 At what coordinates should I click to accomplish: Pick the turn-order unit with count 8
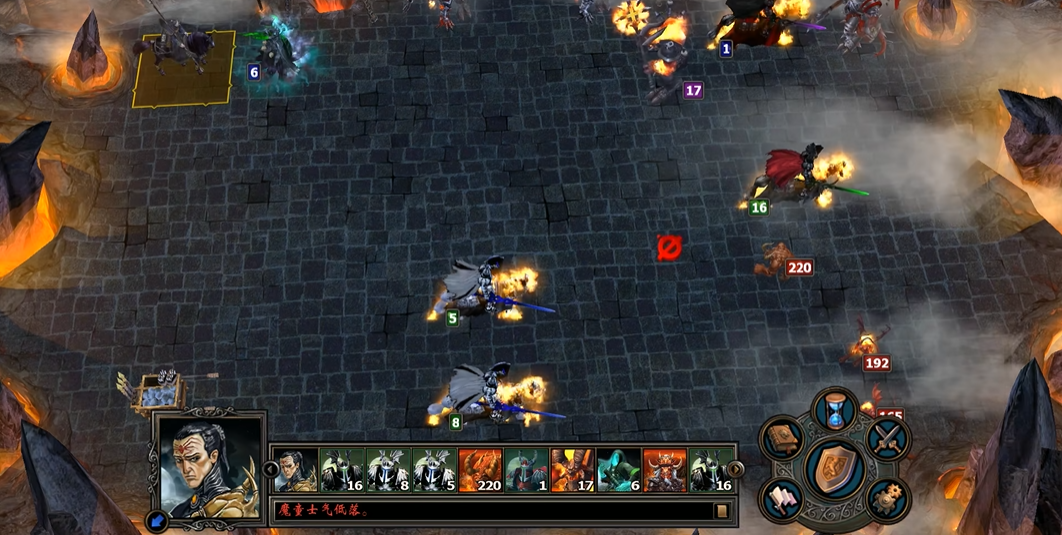coord(388,469)
